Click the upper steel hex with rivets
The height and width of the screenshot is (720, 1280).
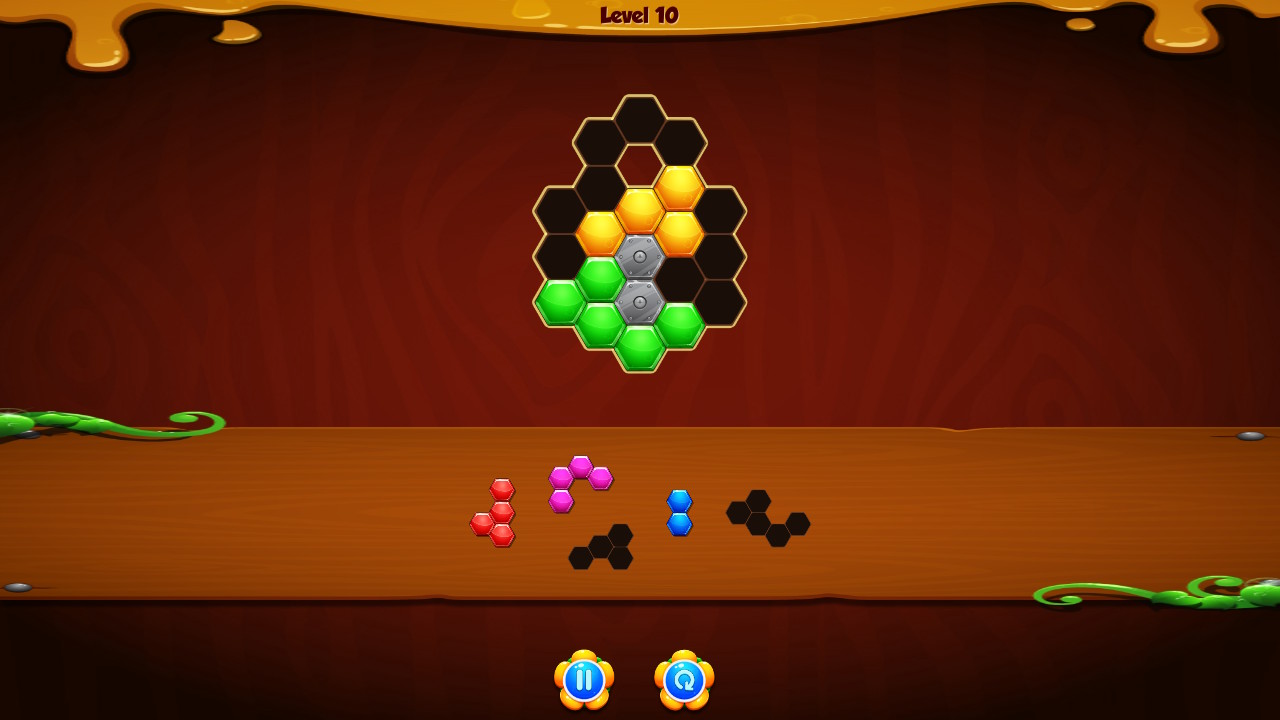coord(641,257)
